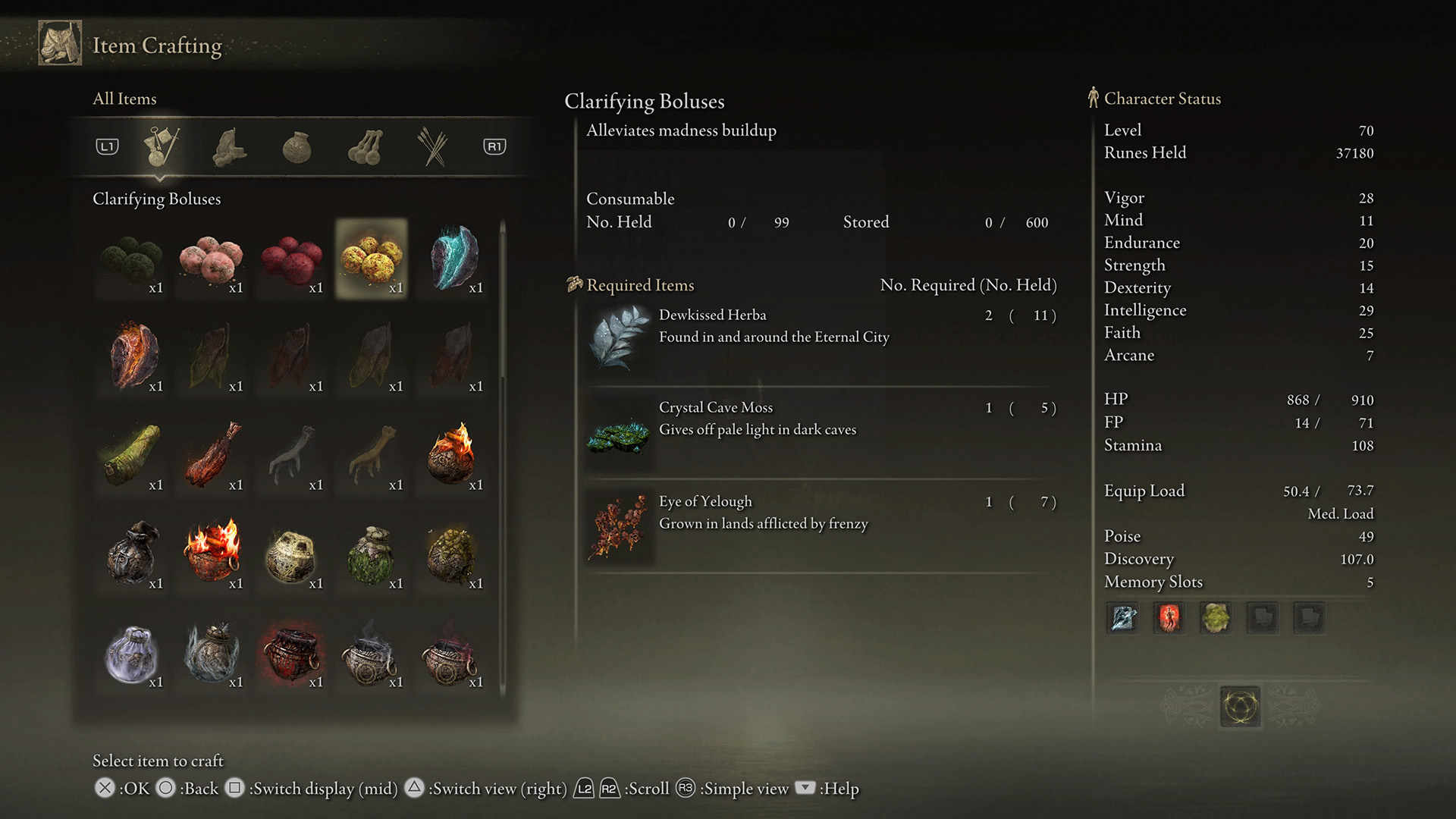Select the All Items category tab
Viewport: 1456px width, 819px height.
click(x=162, y=147)
